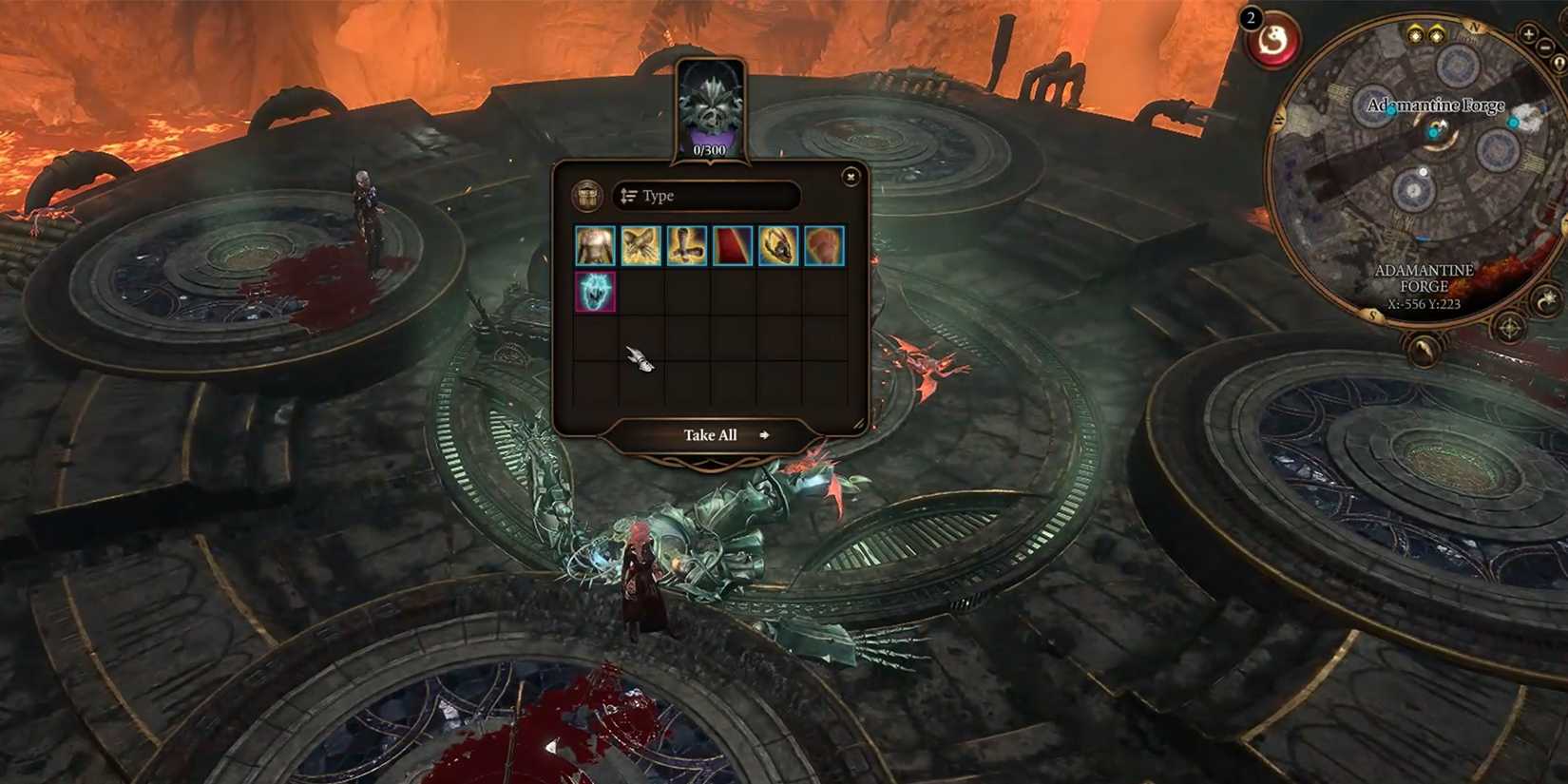
Task: Select the scepter item in the third slot
Action: [686, 245]
